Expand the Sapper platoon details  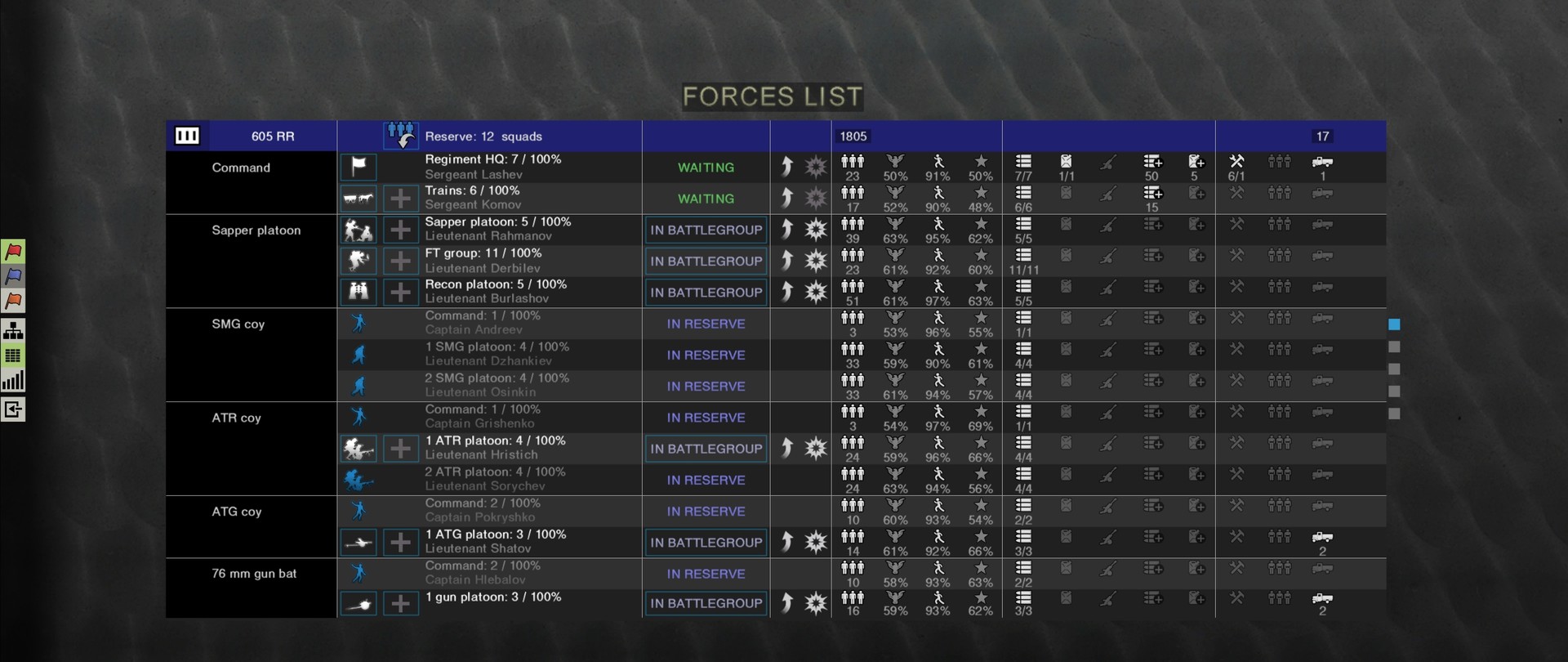400,230
